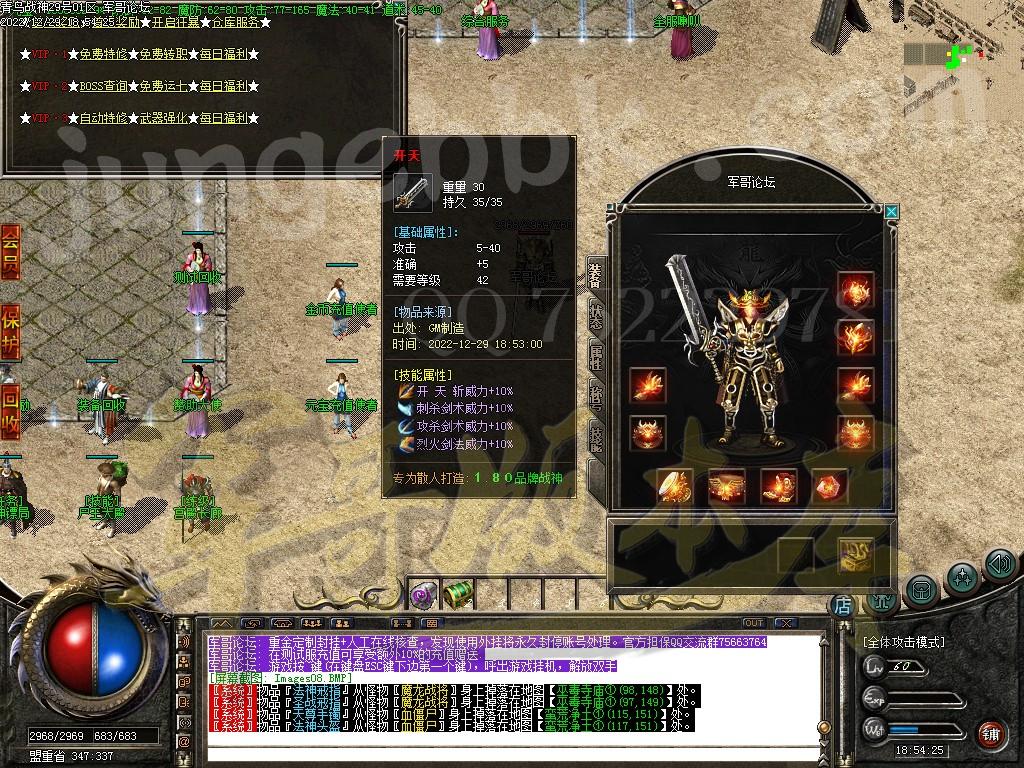Viewport: 1024px width, 768px height.
Task: Click the red gem equipment slot
Action: click(829, 487)
